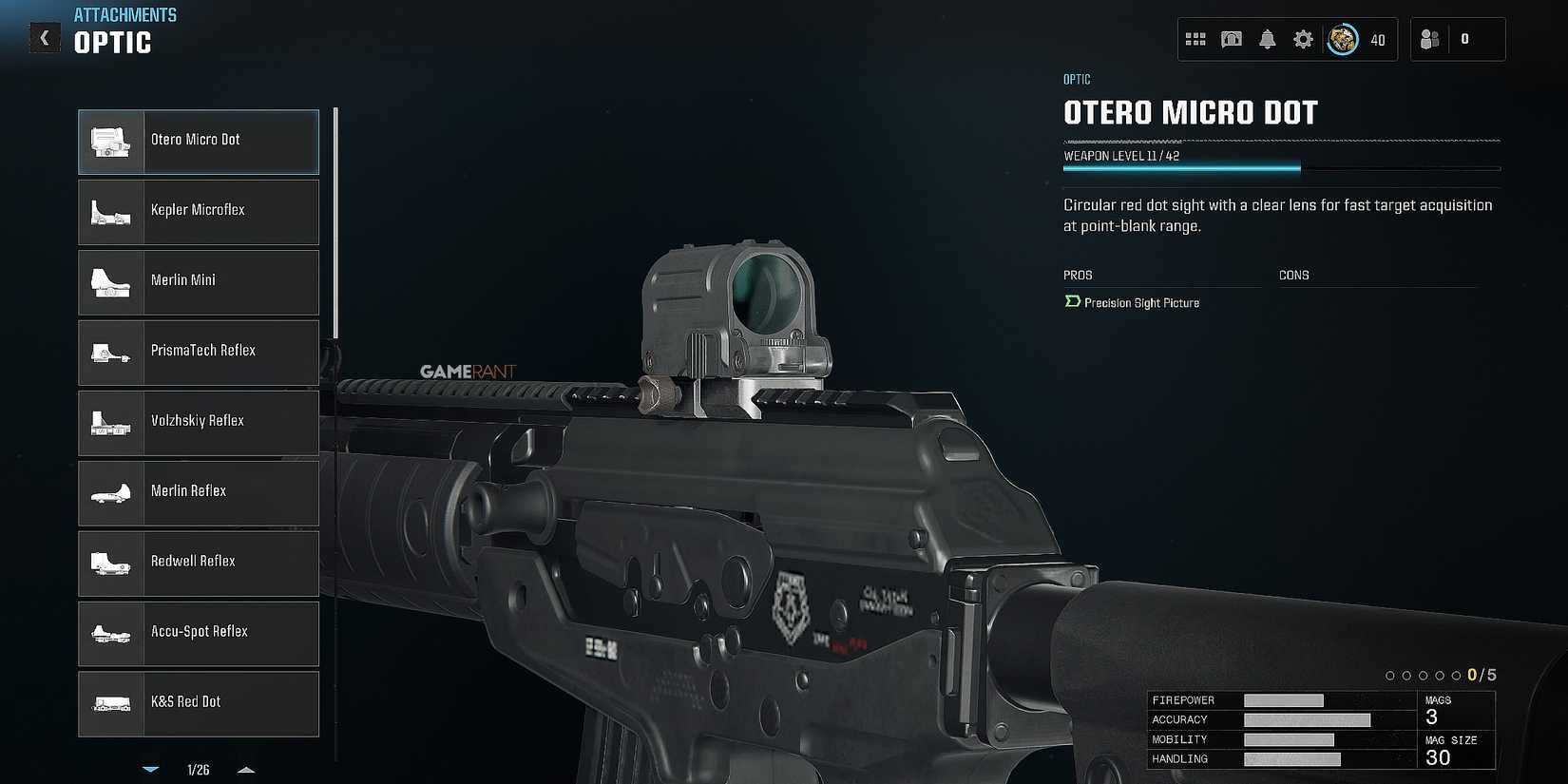Image resolution: width=1568 pixels, height=784 pixels.
Task: Select the Redwell Reflex attachment
Action: coord(198,564)
